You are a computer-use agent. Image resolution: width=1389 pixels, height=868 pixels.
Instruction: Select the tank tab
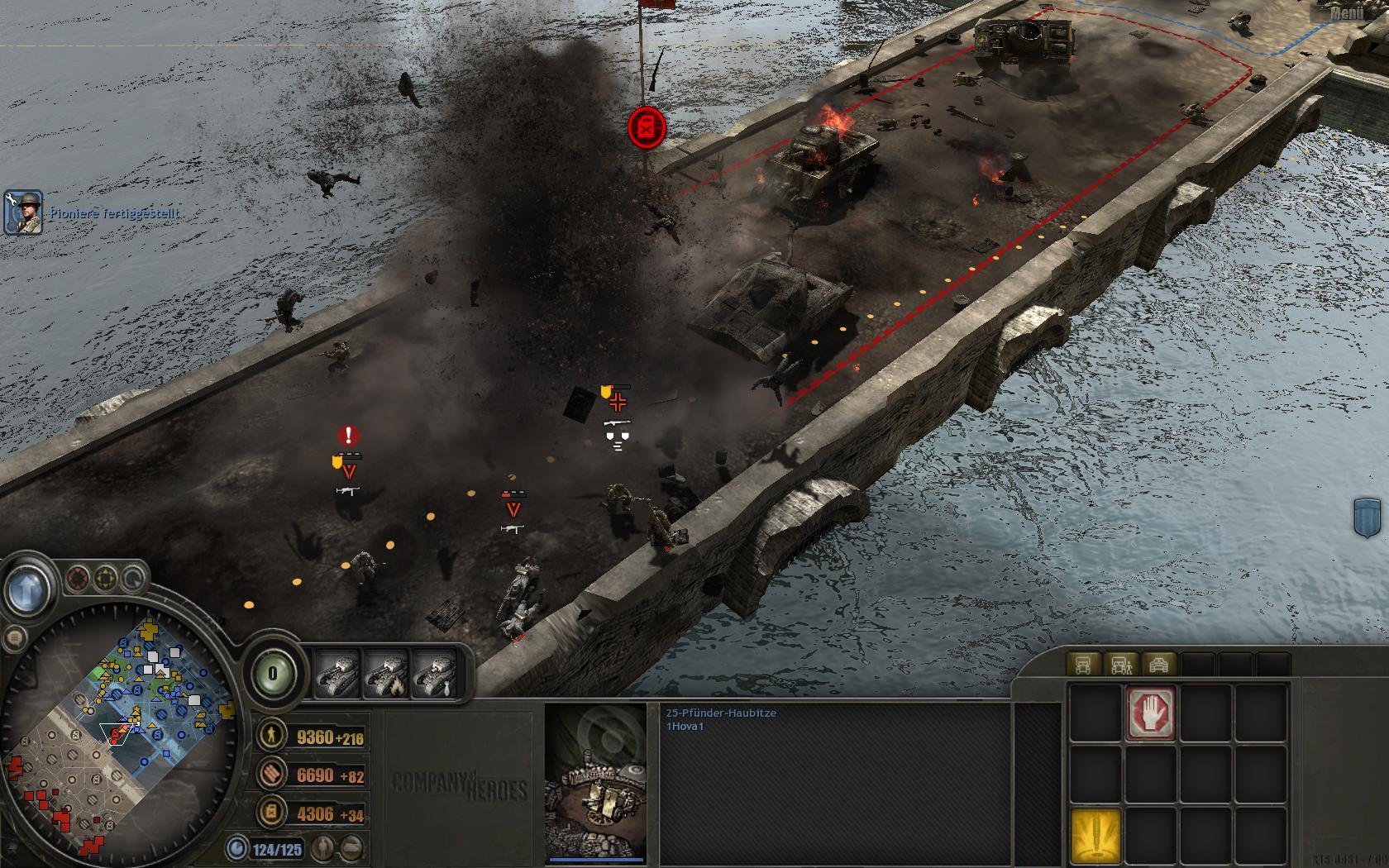(x=1159, y=665)
